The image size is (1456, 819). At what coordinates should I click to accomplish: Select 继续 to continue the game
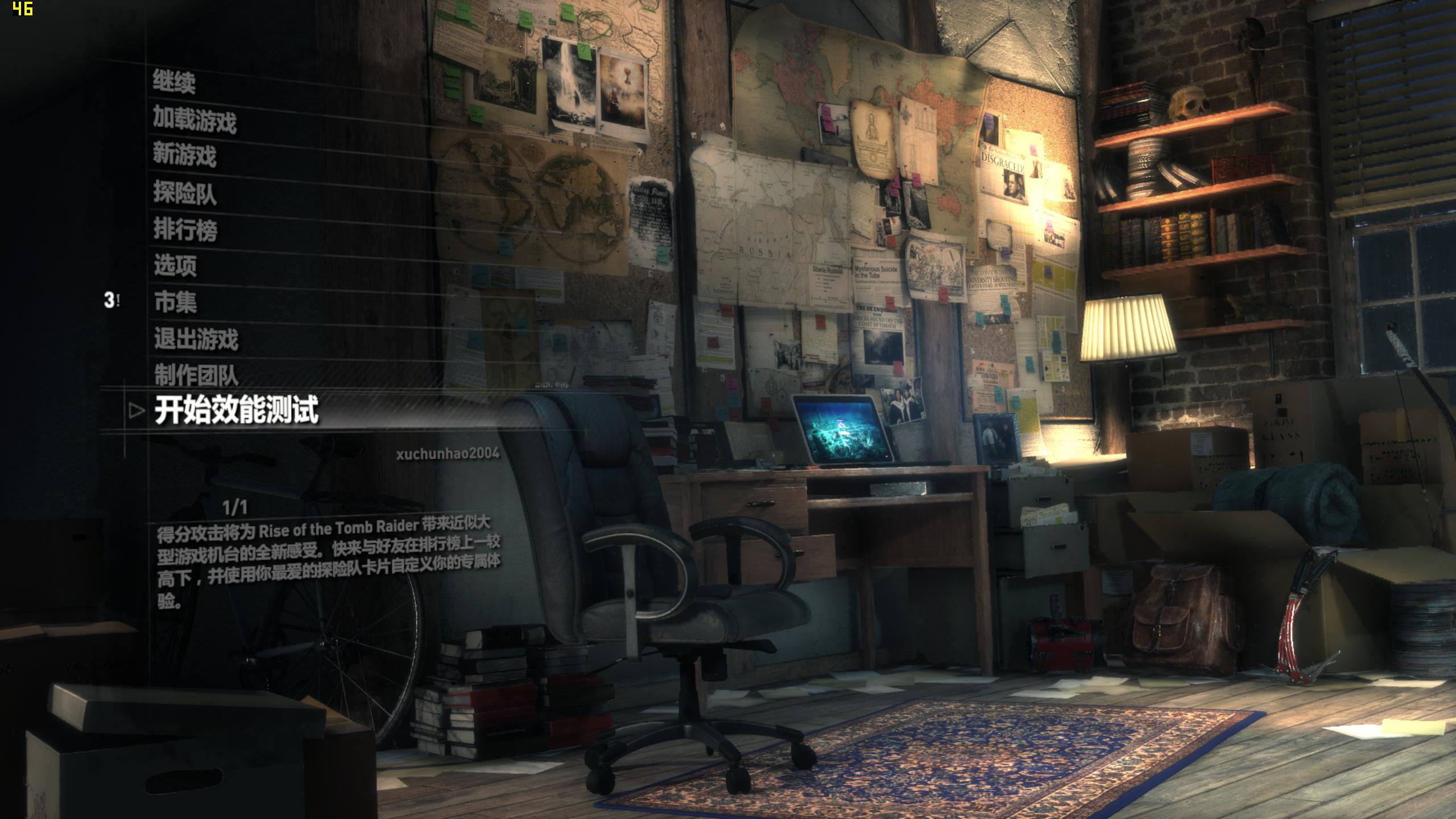click(x=174, y=82)
